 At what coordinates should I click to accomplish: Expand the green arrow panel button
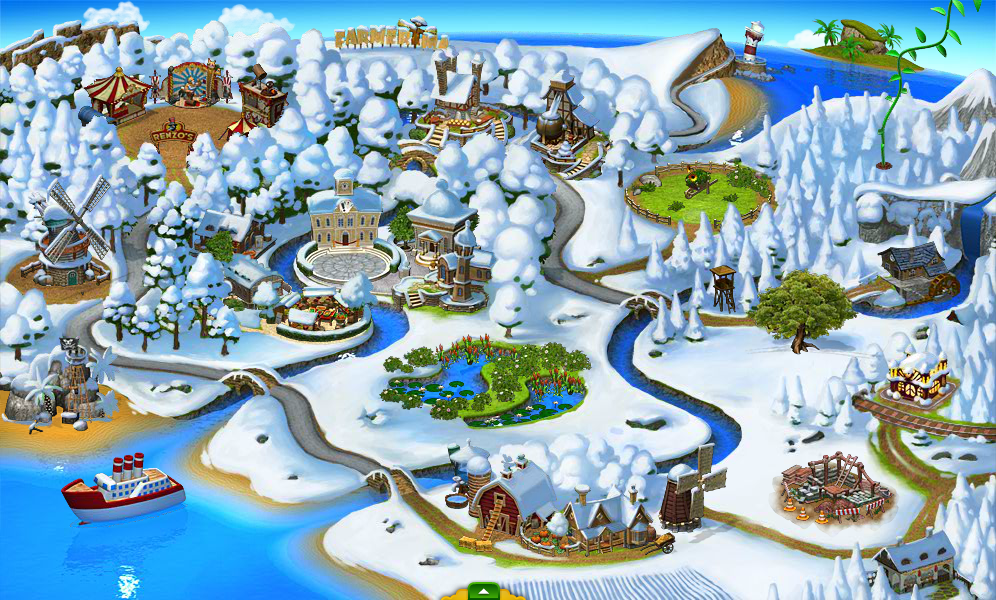483,590
